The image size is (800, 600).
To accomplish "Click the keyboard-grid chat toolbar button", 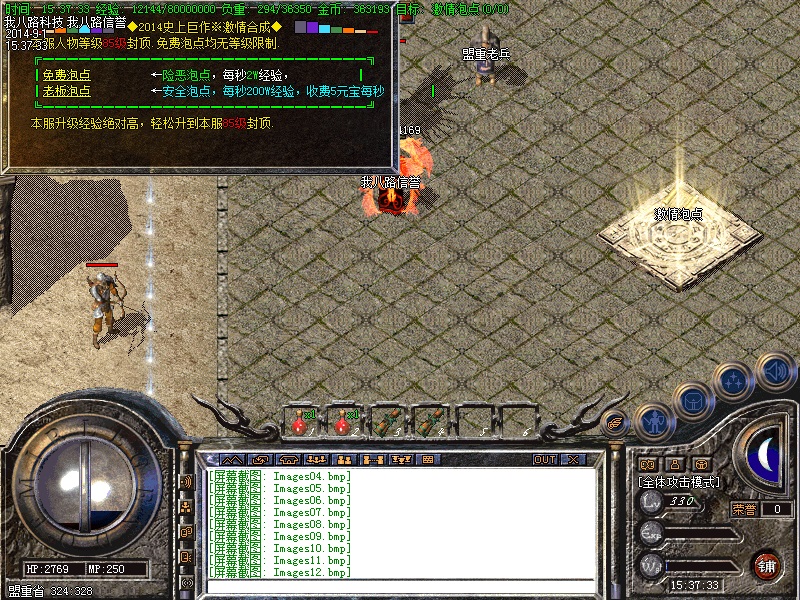I will click(x=427, y=460).
